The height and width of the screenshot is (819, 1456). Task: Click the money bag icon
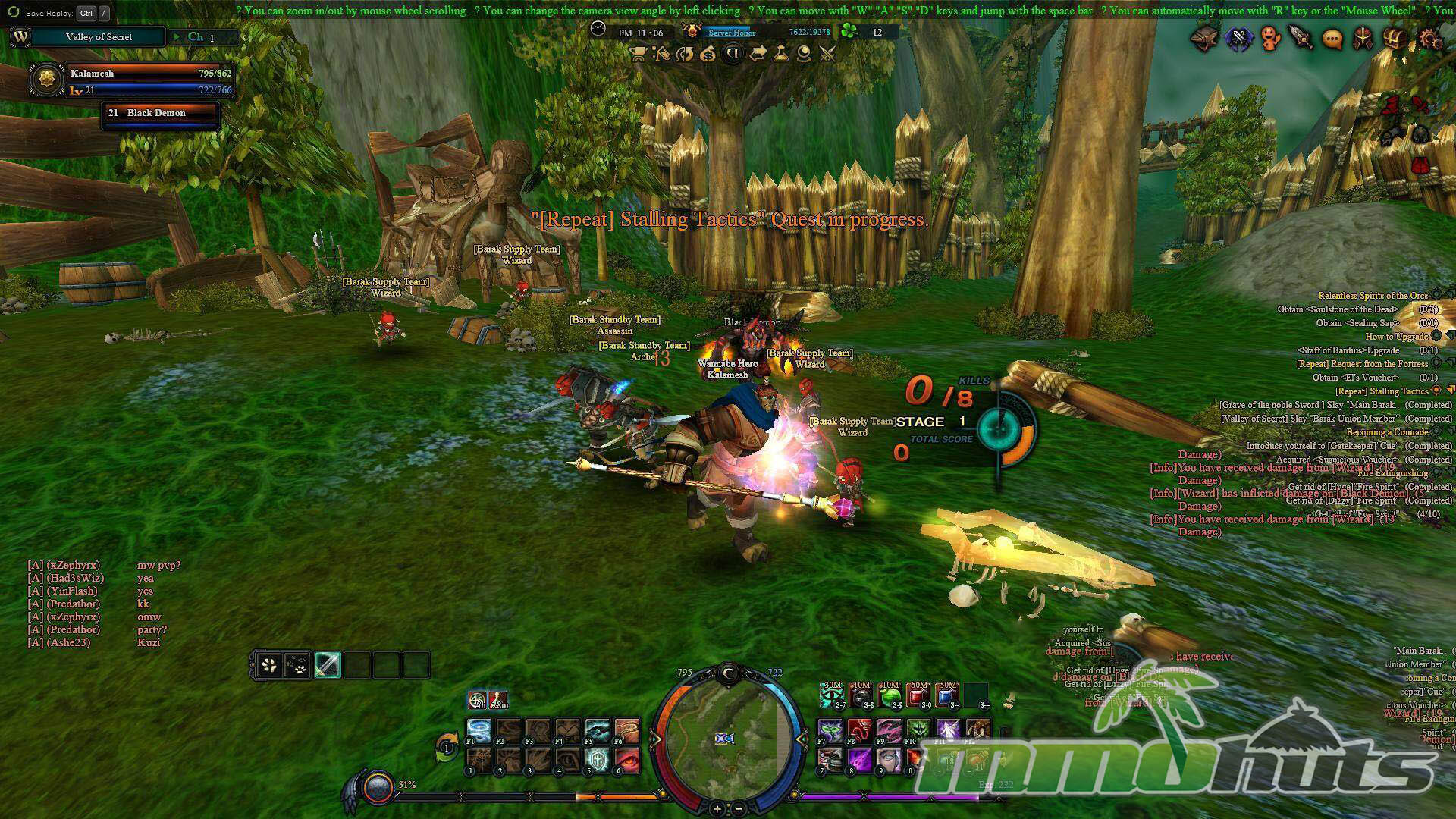[708, 54]
